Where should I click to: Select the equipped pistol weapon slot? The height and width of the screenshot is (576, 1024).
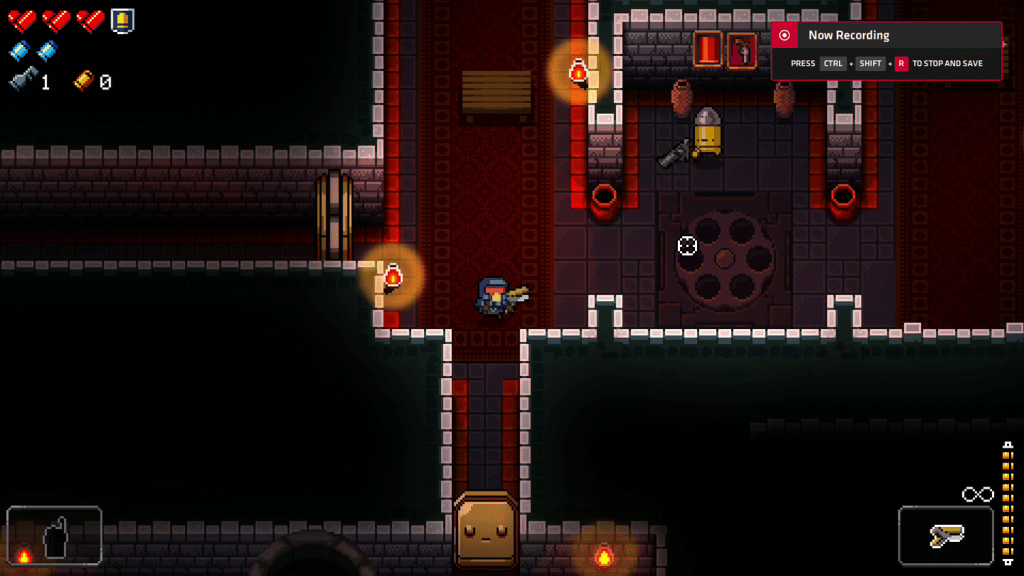coord(945,536)
